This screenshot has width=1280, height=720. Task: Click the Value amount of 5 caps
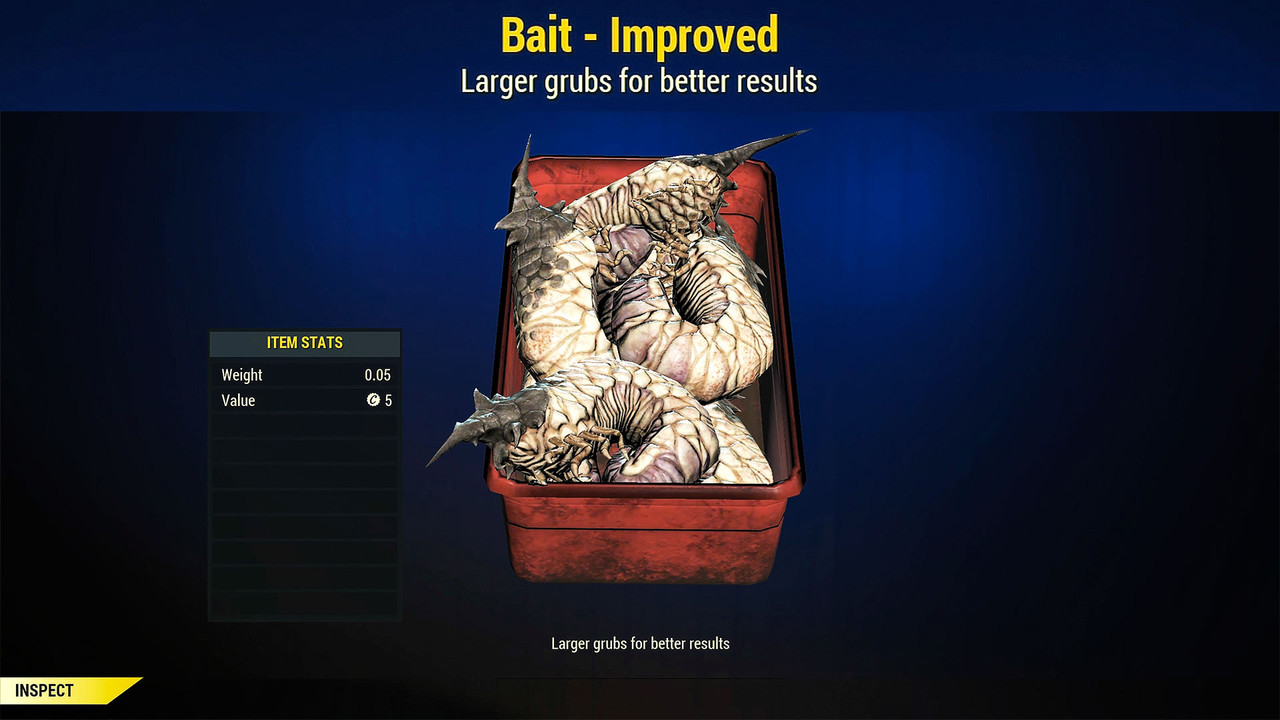click(x=388, y=400)
